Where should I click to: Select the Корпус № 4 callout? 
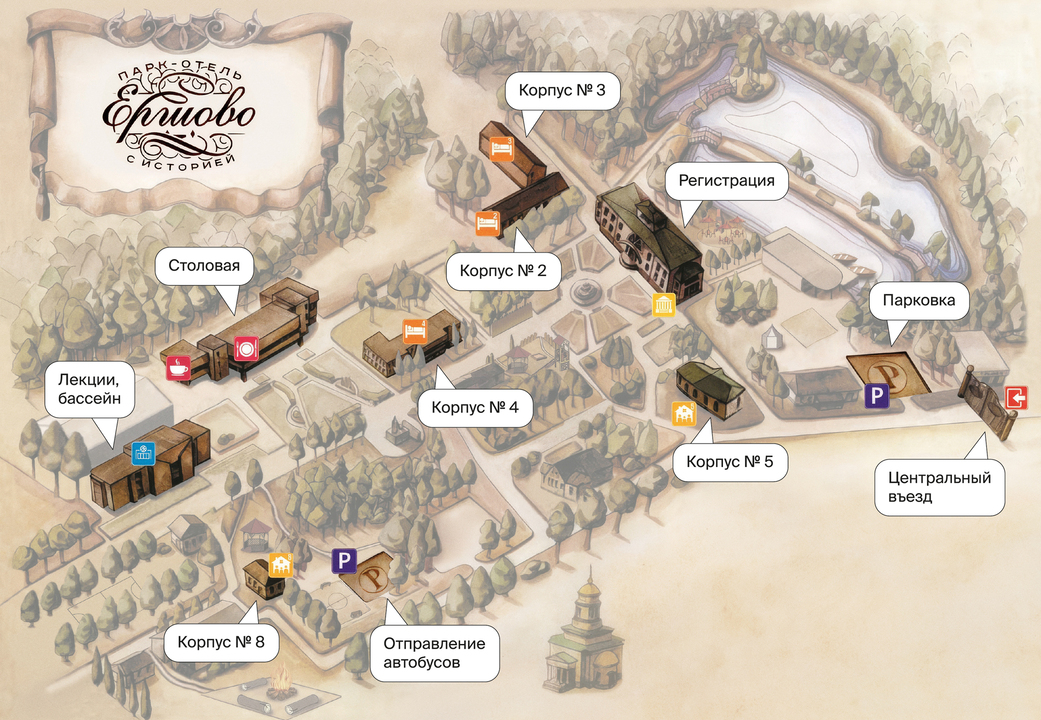point(474,408)
